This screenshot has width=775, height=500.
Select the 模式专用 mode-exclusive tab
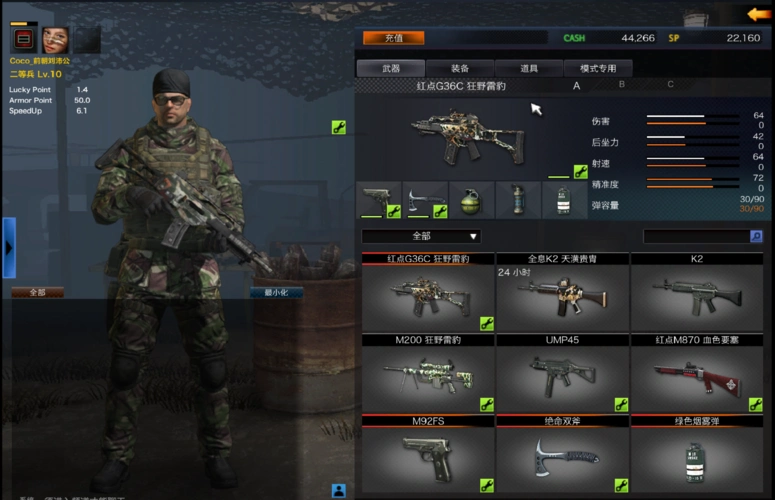pos(597,68)
